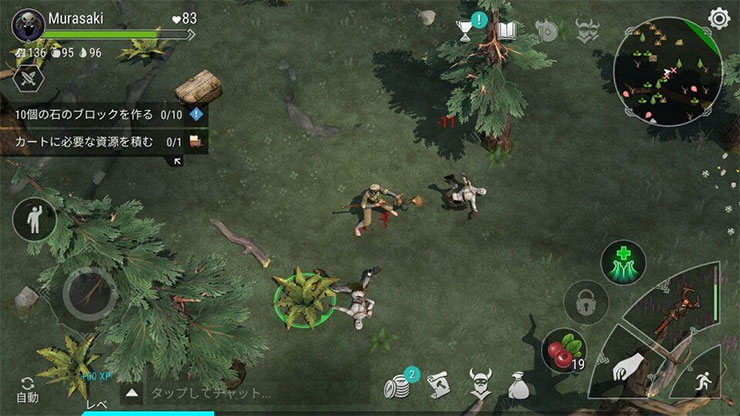Open the book journal icon

[x=506, y=32]
